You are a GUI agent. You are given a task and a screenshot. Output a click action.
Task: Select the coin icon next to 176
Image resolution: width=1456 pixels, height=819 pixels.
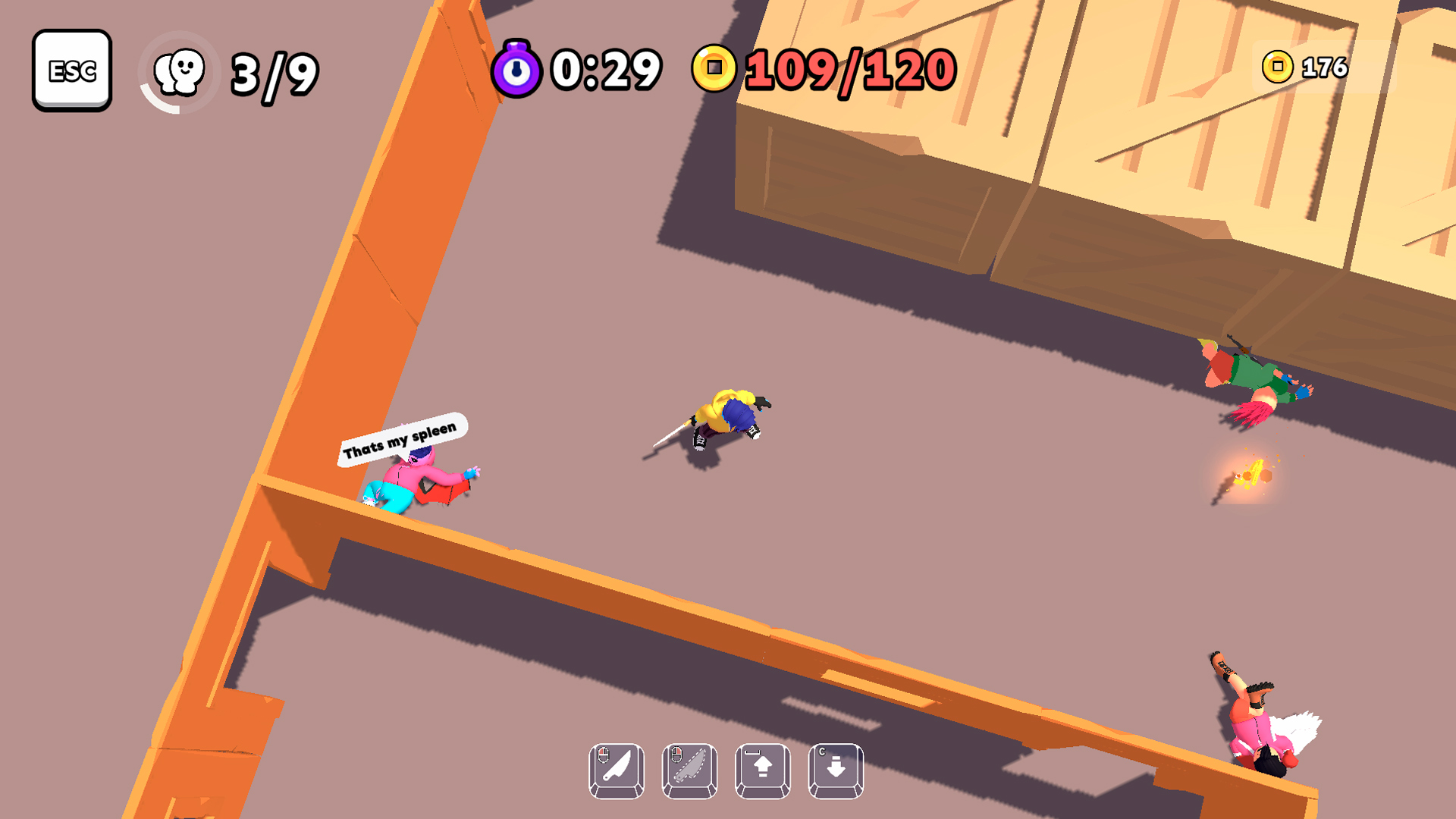1276,67
